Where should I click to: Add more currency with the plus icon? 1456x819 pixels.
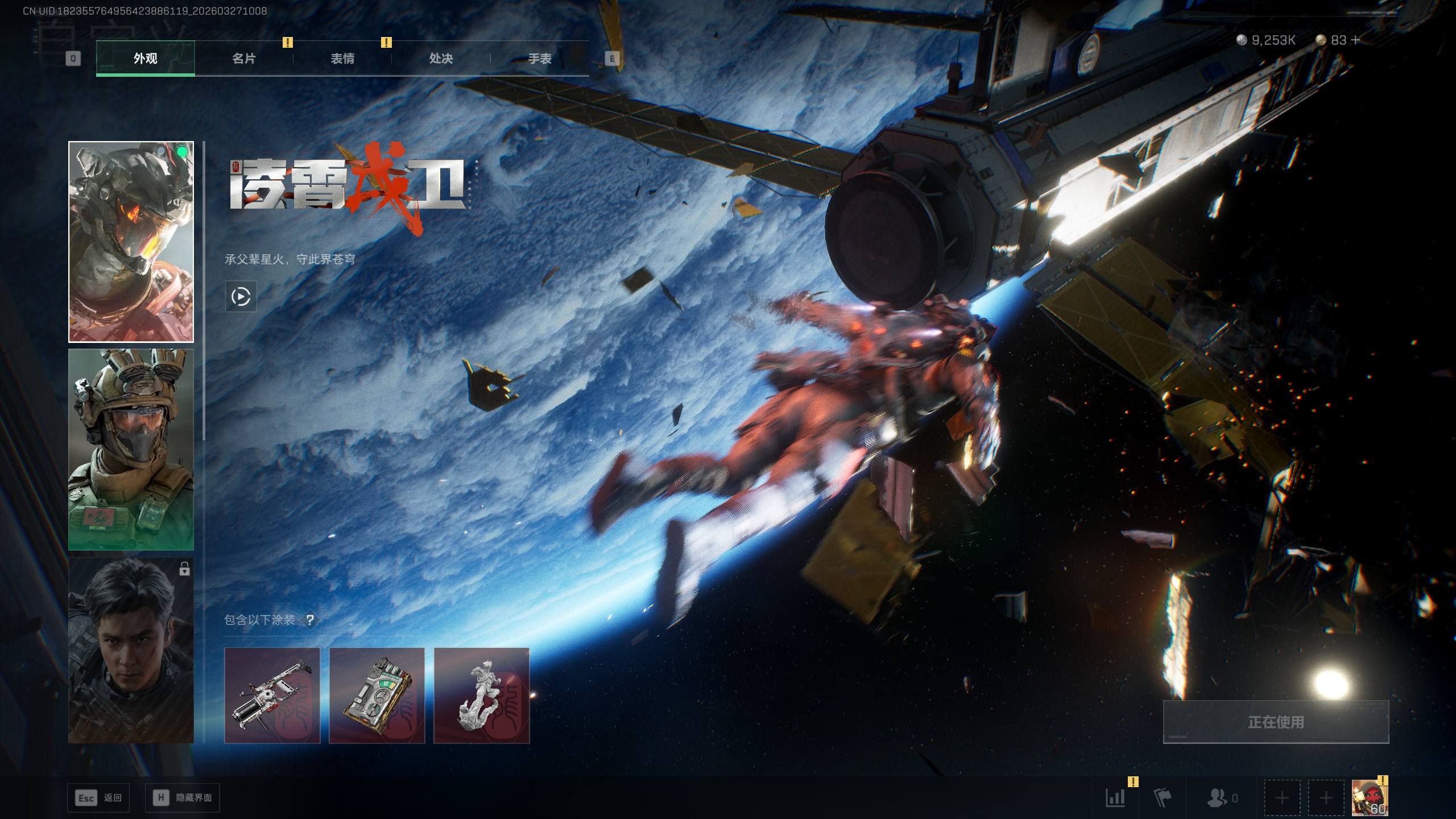pyautogui.click(x=1355, y=40)
